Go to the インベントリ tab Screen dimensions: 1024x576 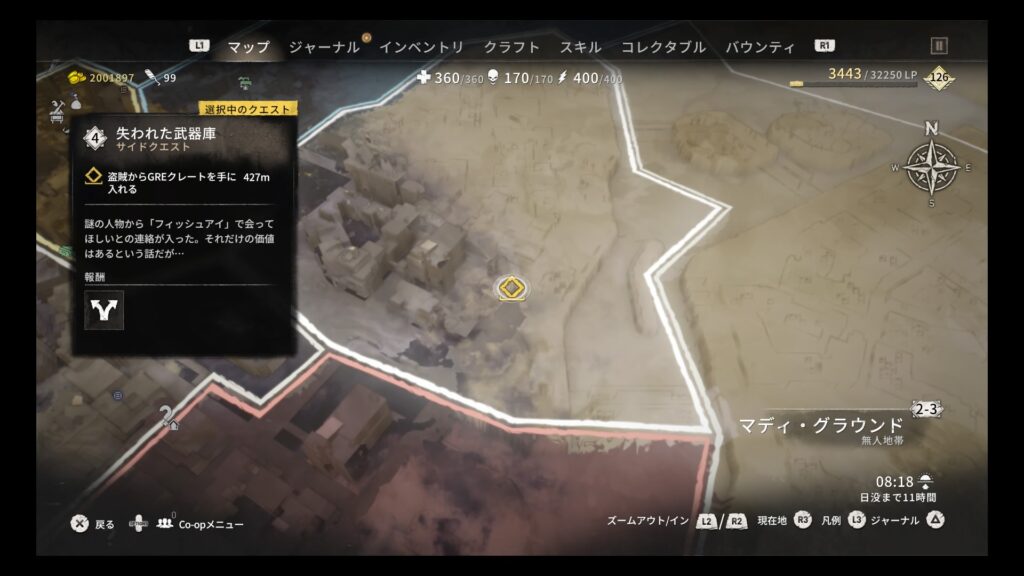[421, 47]
